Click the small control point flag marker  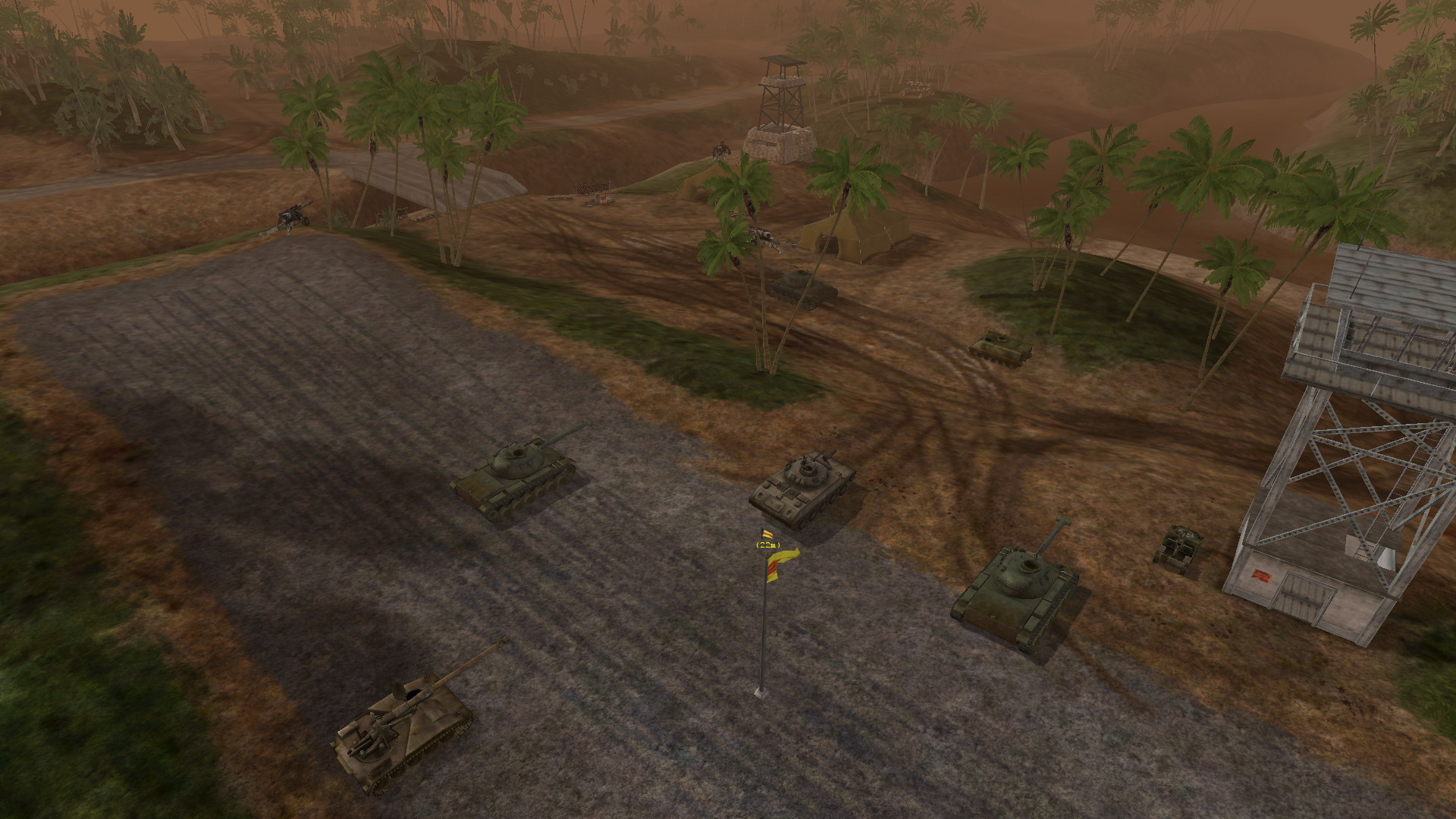767,534
